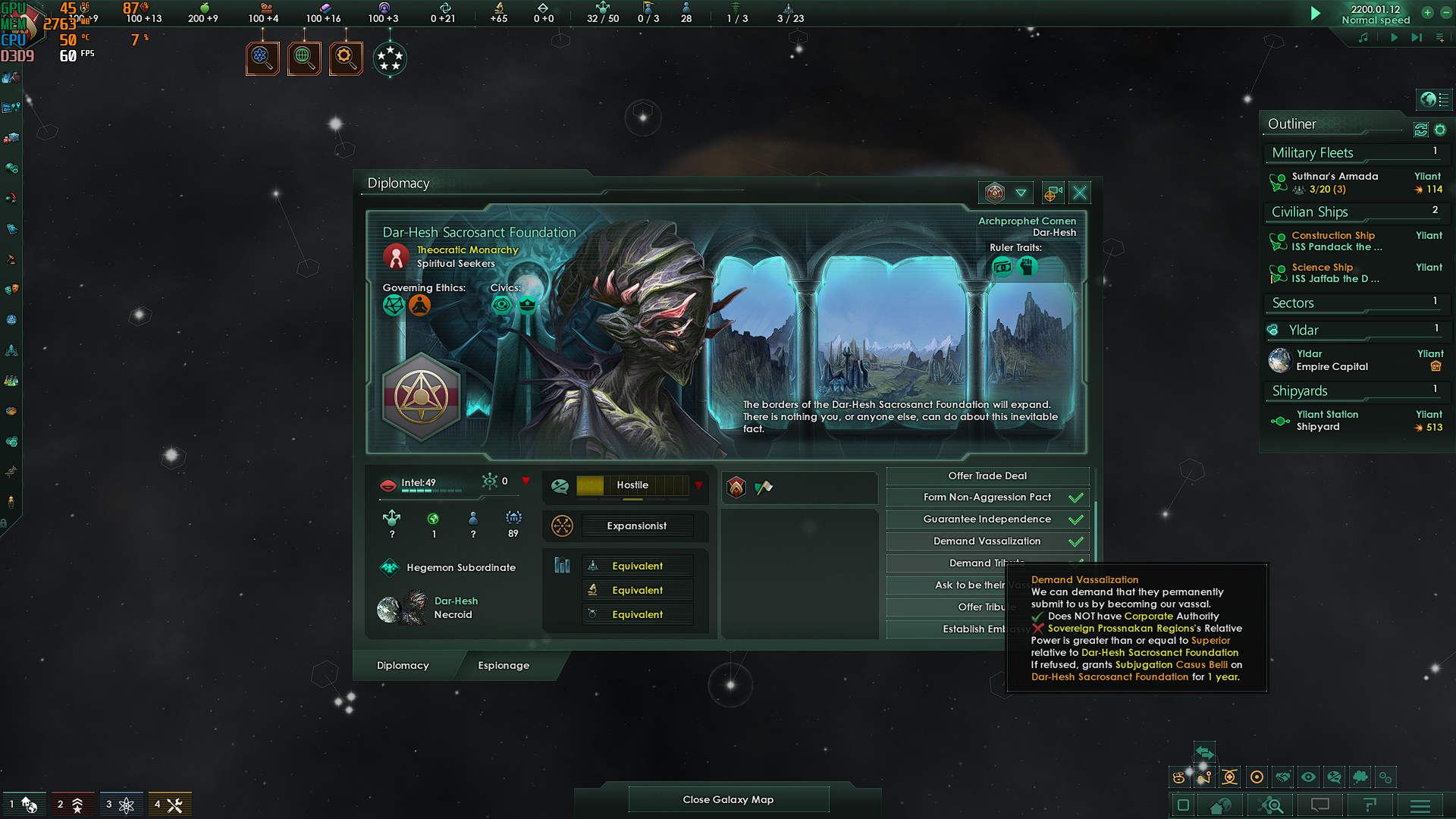Open the Diplomacy tab
1456x819 pixels.
tap(403, 666)
